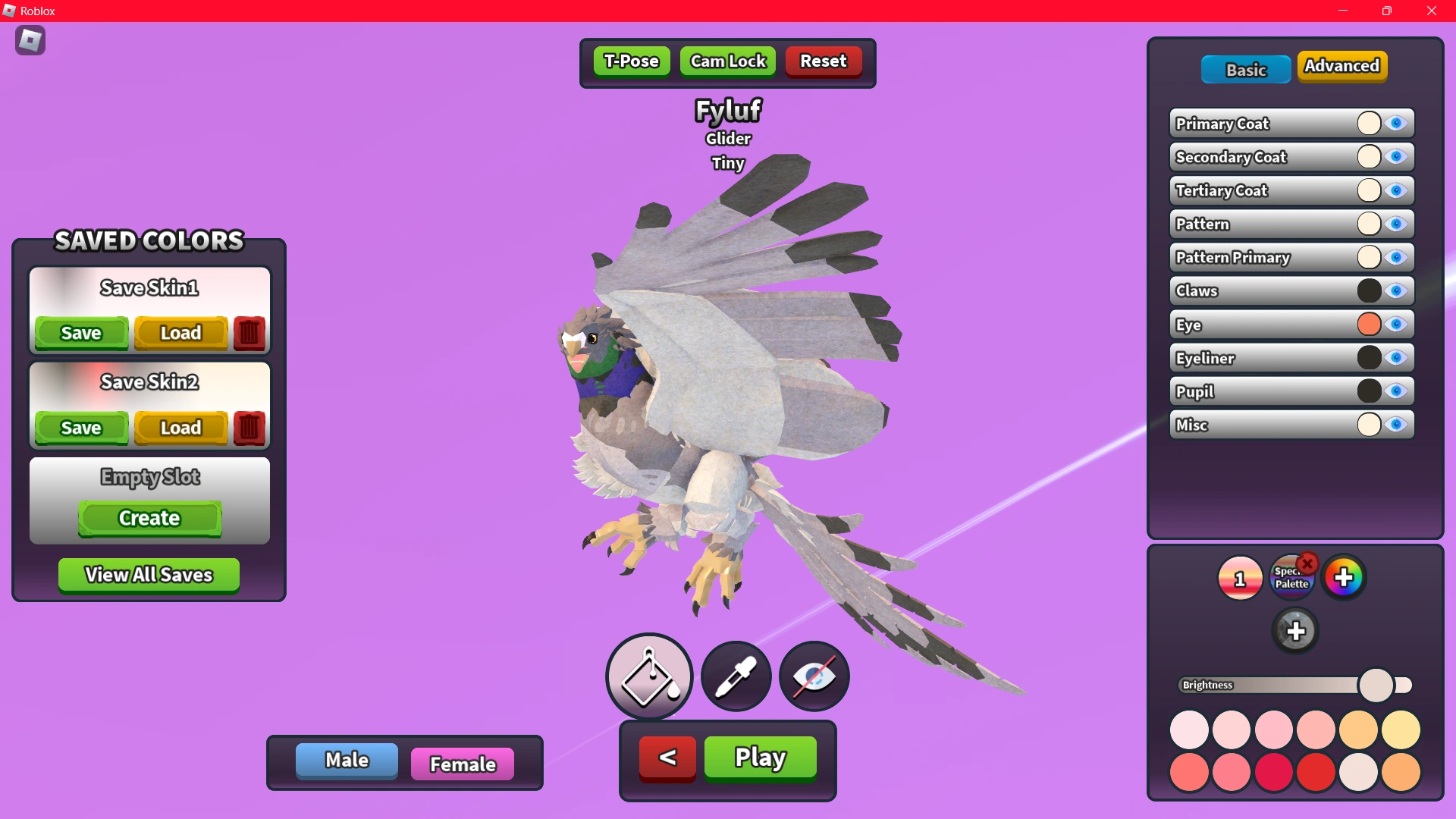The height and width of the screenshot is (819, 1456).
Task: Click the dark plus add color button
Action: point(1296,630)
